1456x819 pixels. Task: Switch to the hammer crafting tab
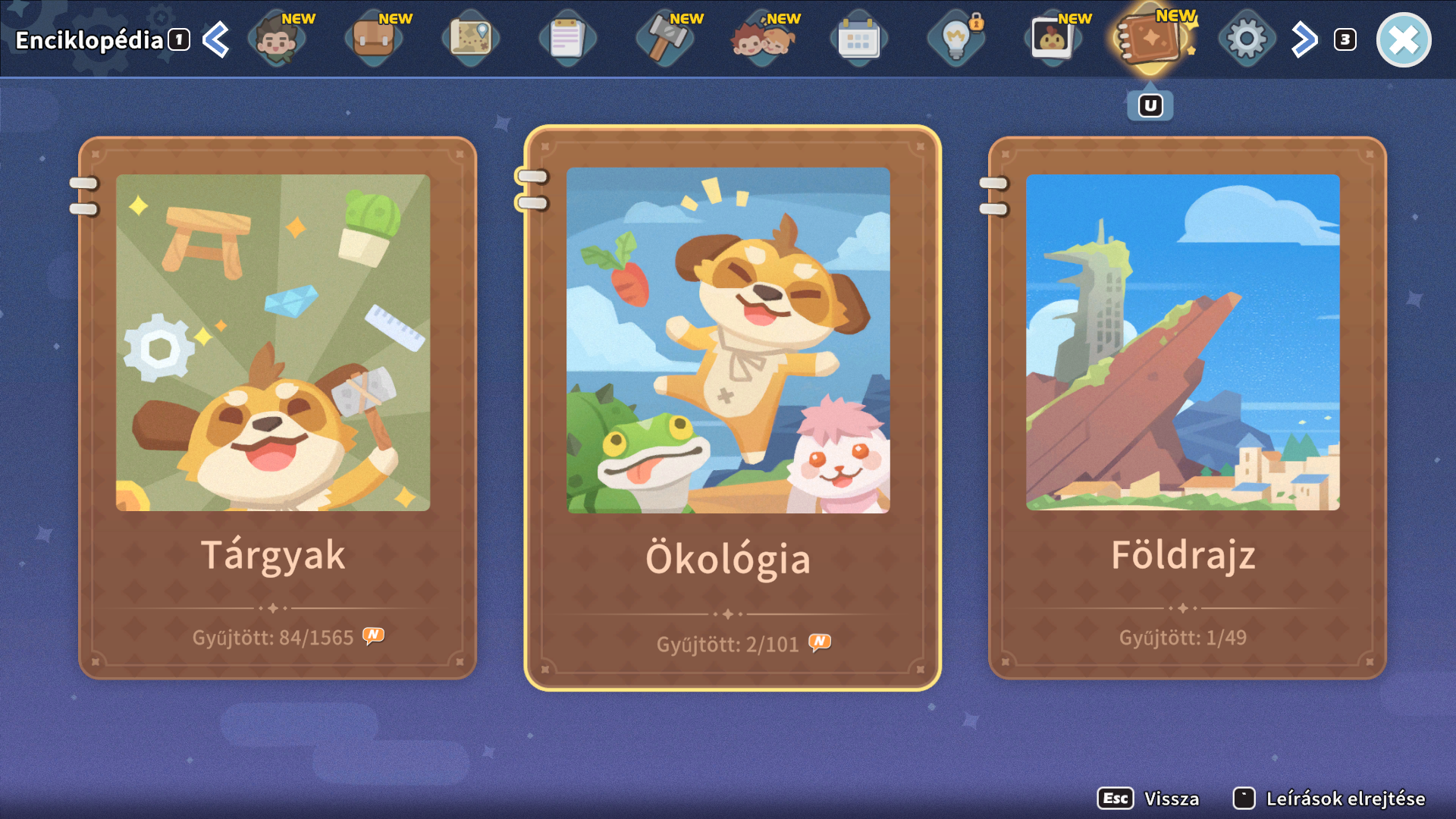[x=664, y=39]
